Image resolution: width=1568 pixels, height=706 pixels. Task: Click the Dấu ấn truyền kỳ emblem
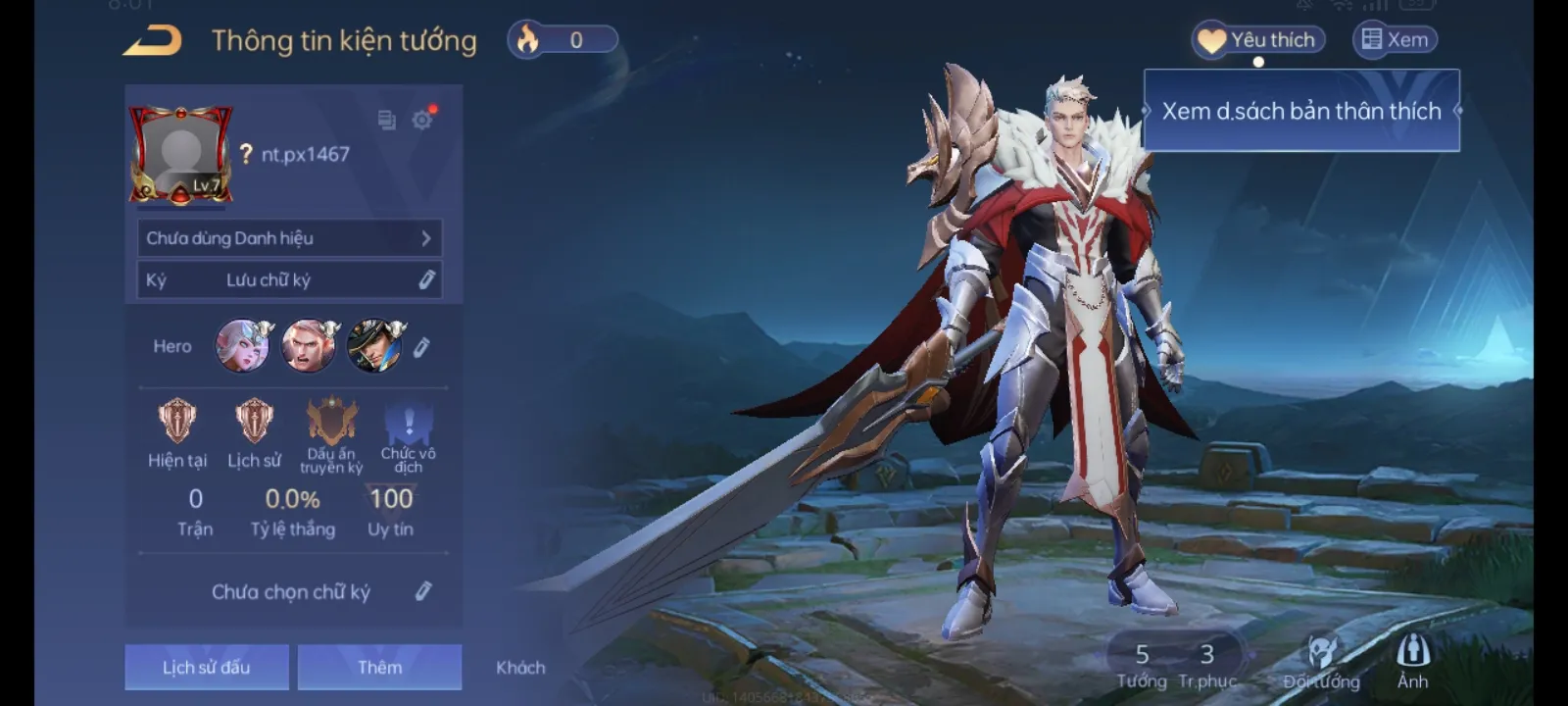click(x=330, y=422)
